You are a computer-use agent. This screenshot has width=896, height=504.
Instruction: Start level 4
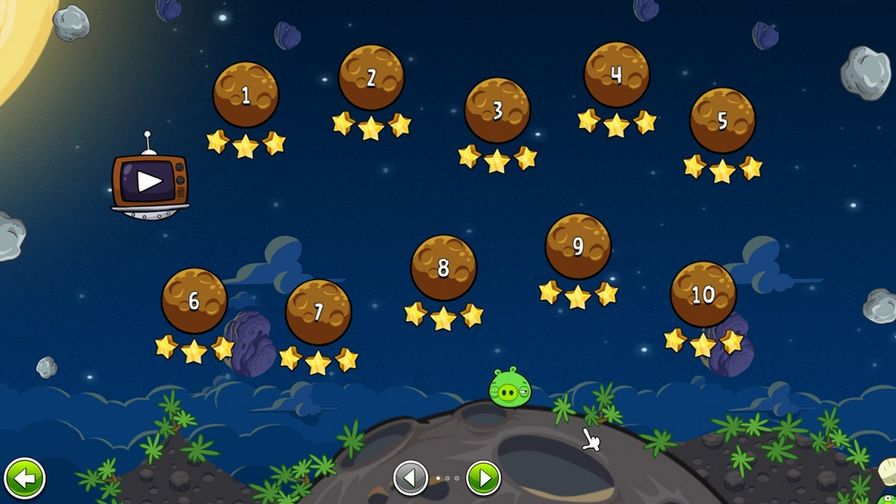tap(616, 75)
